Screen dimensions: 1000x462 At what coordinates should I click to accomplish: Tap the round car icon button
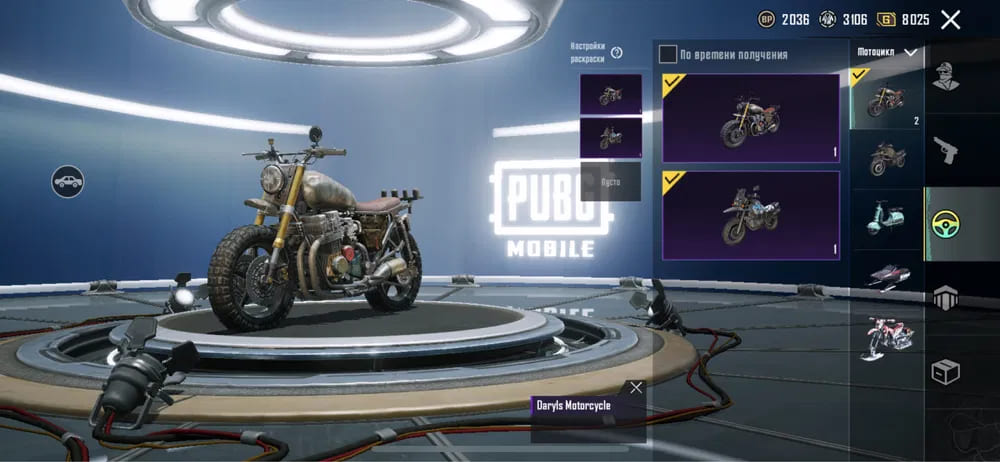(68, 181)
